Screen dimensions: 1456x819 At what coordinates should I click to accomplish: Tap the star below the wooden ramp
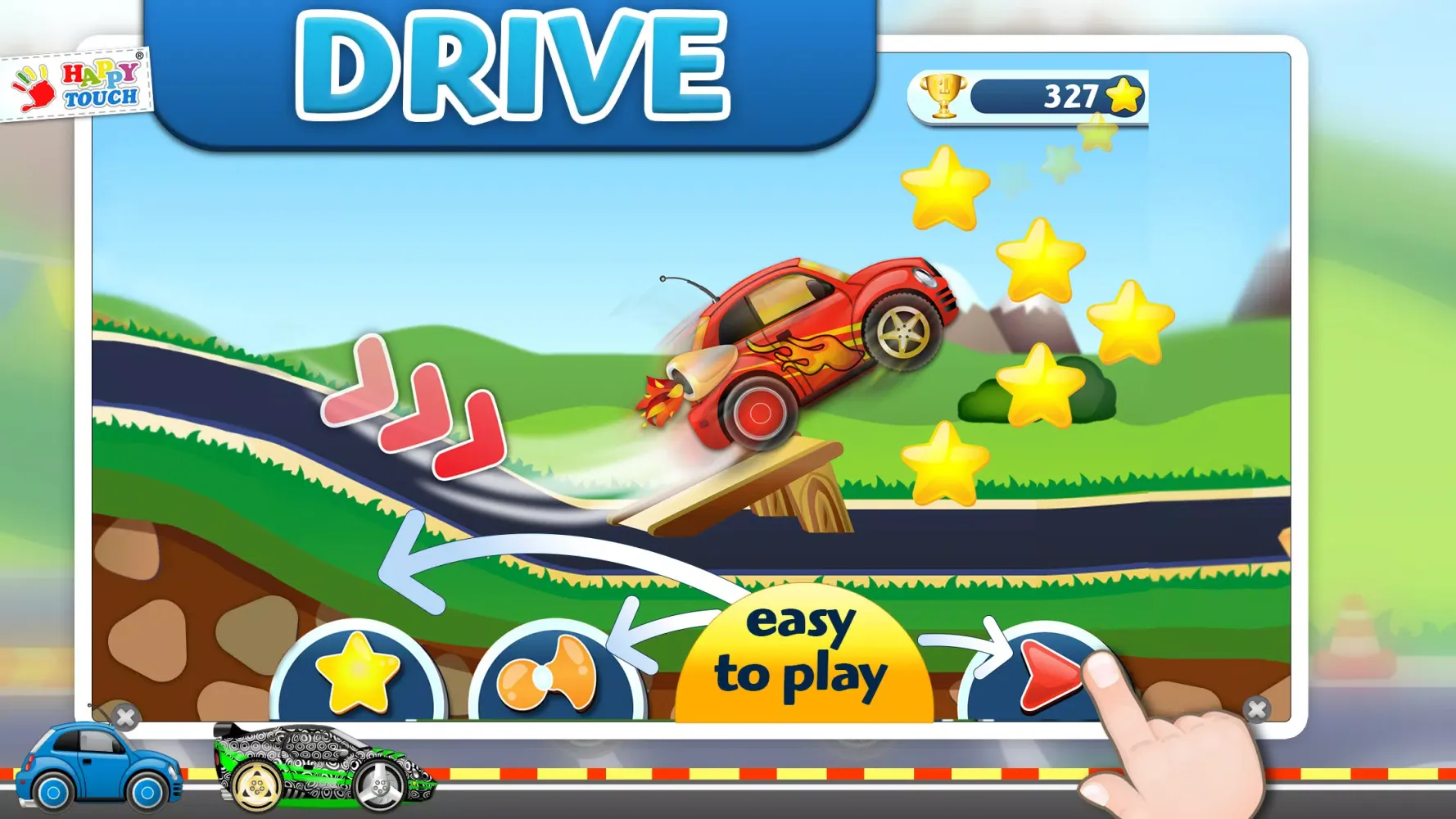pos(946,463)
